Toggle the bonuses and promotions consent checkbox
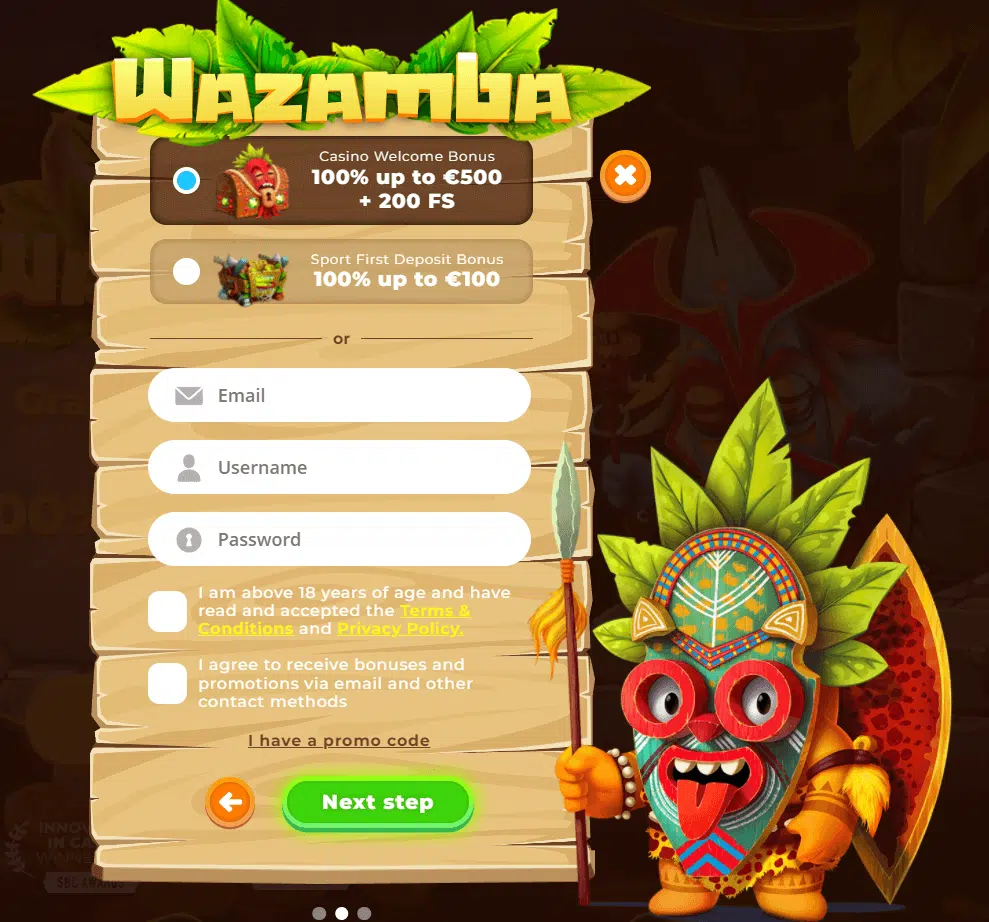The height and width of the screenshot is (922, 989). pyautogui.click(x=167, y=683)
